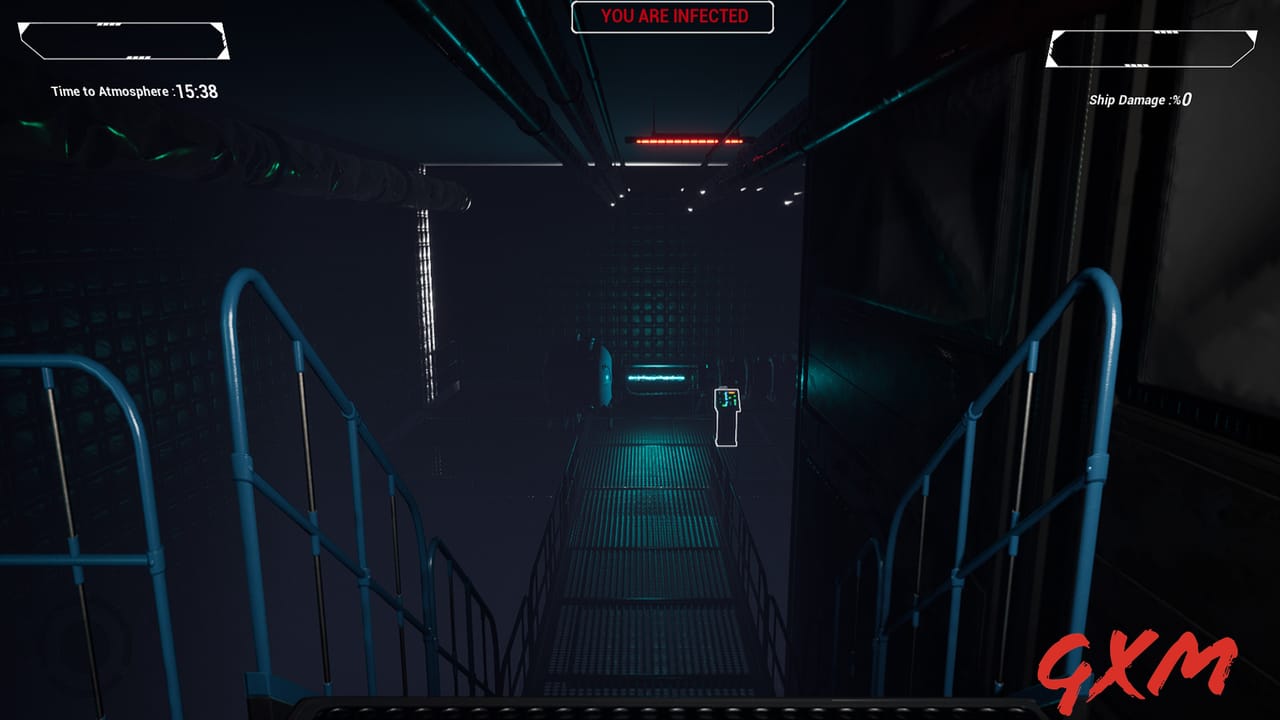Click the 15:38 countdown timer
The image size is (1280, 720).
[195, 90]
